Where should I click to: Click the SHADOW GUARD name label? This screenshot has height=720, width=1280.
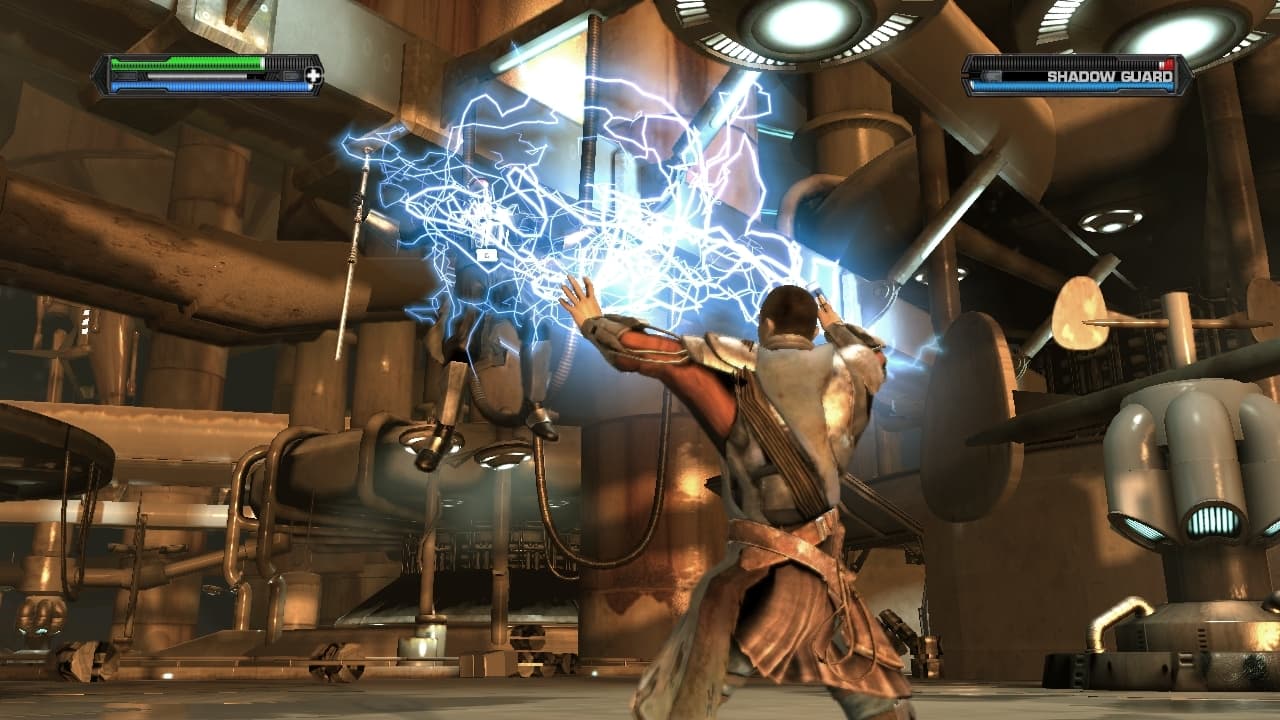tap(1110, 76)
